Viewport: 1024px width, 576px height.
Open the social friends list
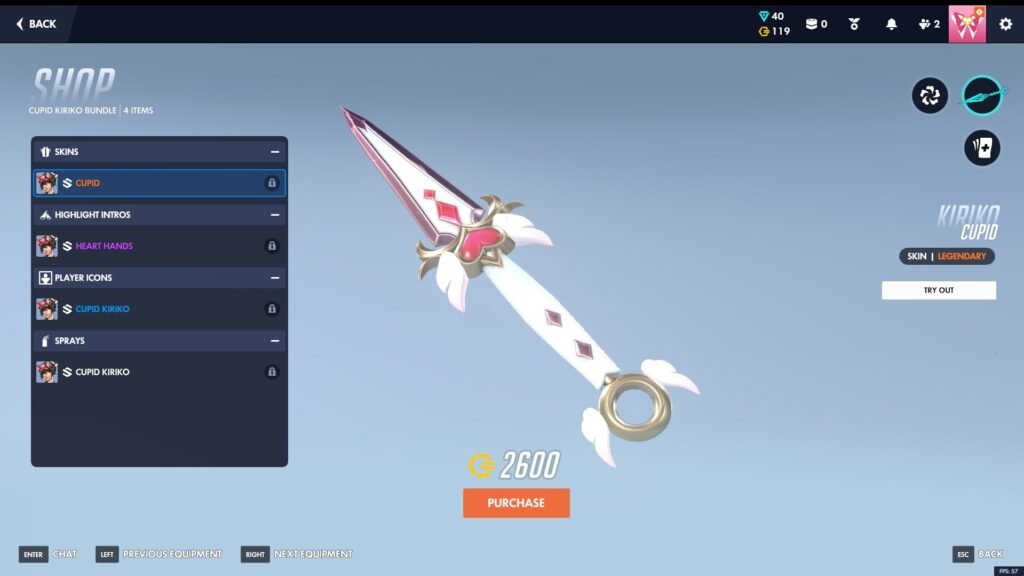[928, 24]
